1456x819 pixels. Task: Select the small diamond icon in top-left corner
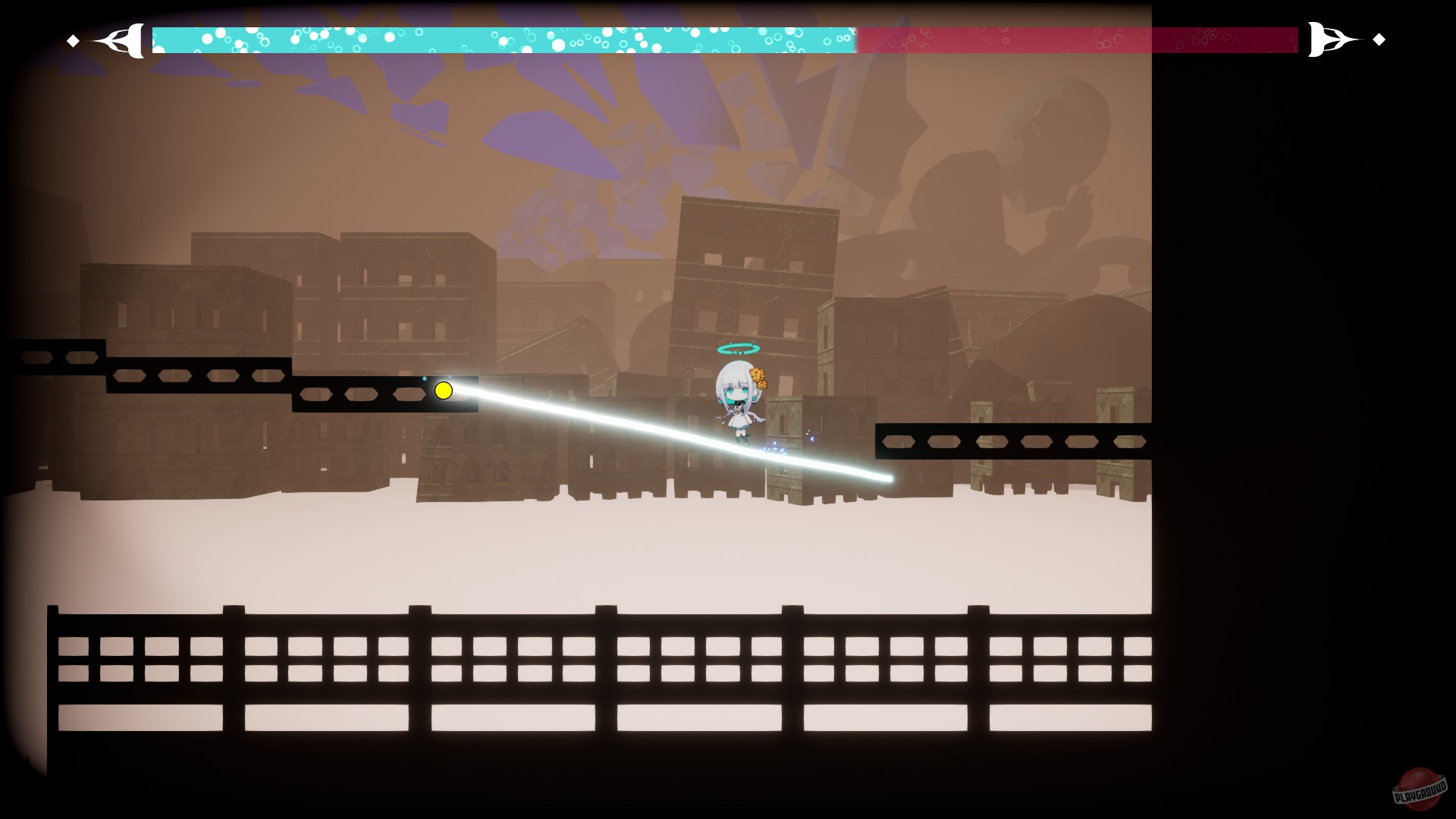point(73,39)
